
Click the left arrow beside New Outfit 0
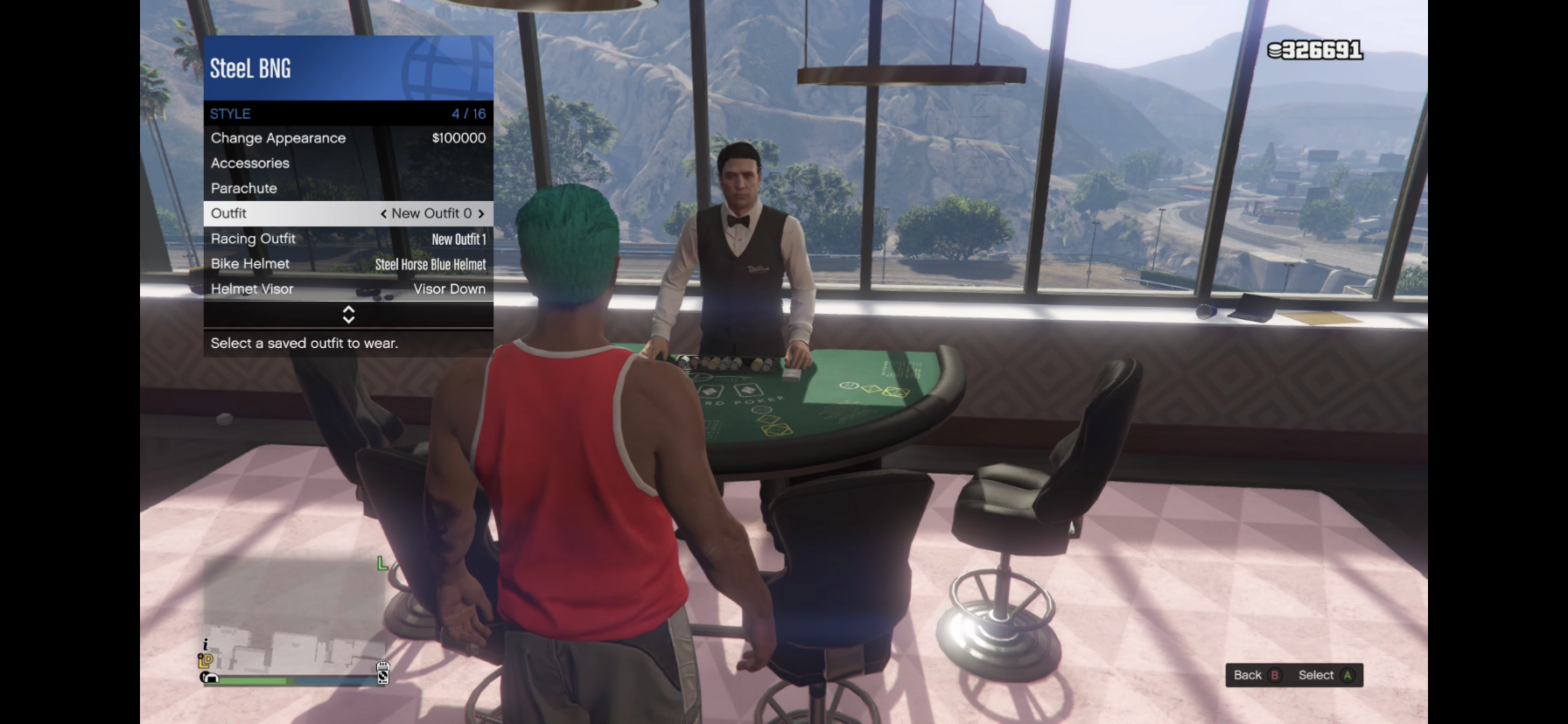pyautogui.click(x=383, y=213)
